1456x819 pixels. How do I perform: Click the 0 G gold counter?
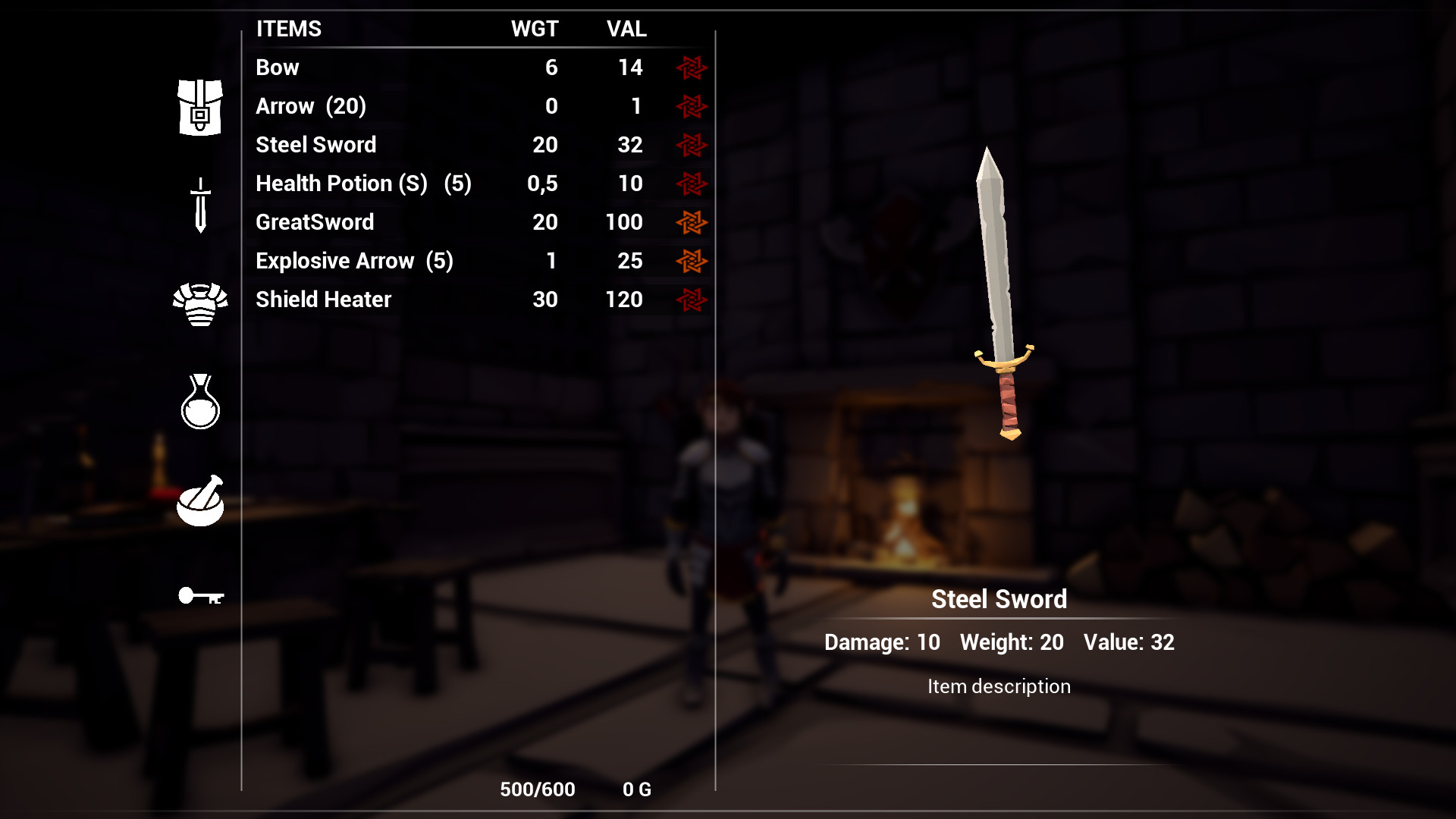tap(635, 789)
